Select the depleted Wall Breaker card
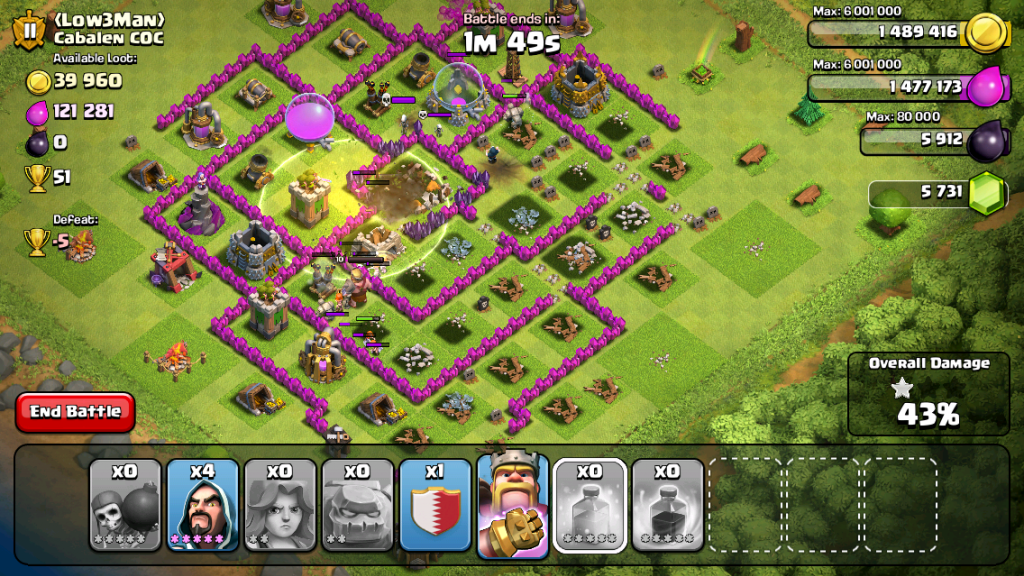This screenshot has height=576, width=1024. click(x=124, y=504)
